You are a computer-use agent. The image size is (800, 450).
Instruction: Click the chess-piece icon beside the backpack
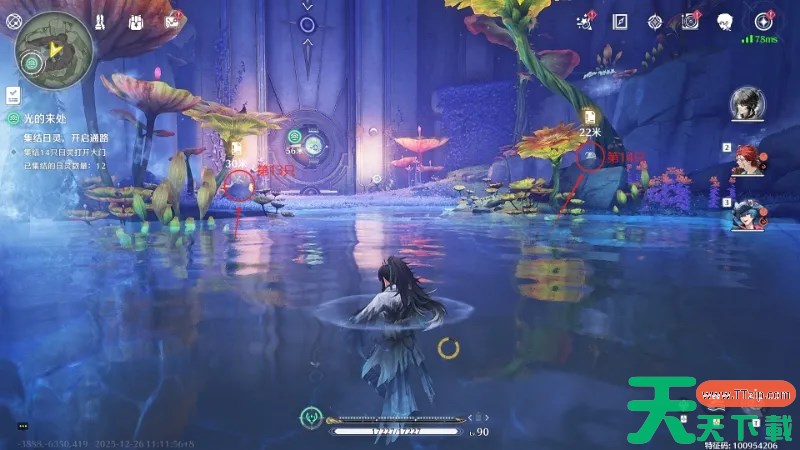coord(101,21)
